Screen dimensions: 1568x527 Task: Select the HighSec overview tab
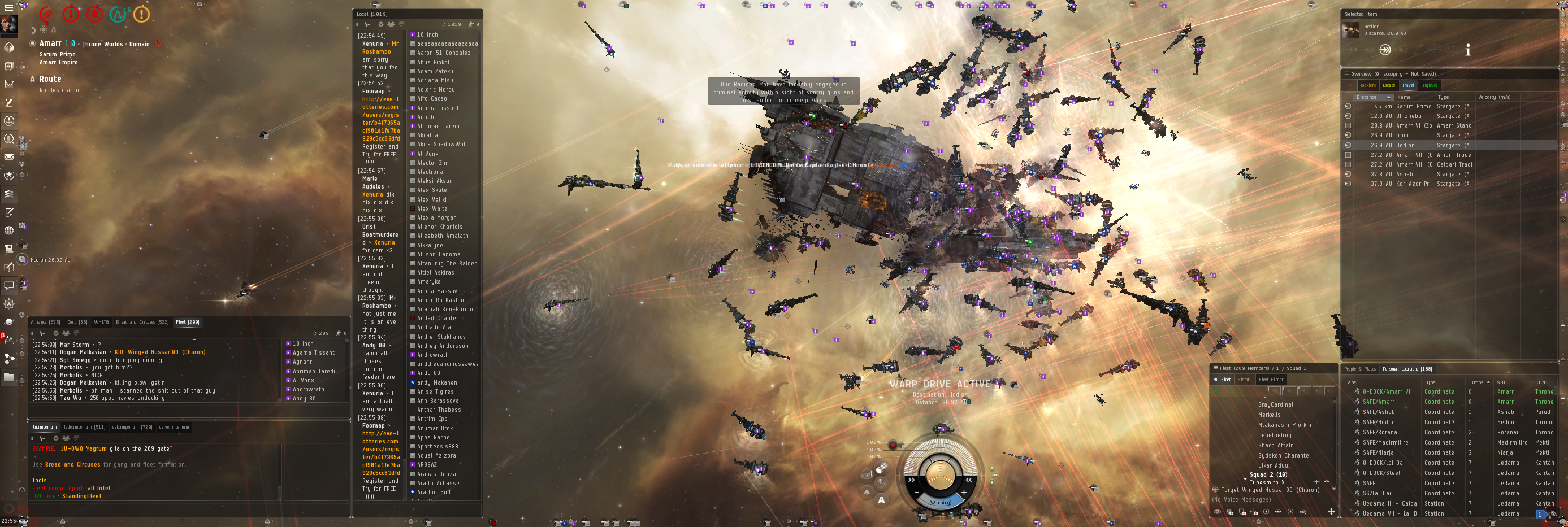1428,86
